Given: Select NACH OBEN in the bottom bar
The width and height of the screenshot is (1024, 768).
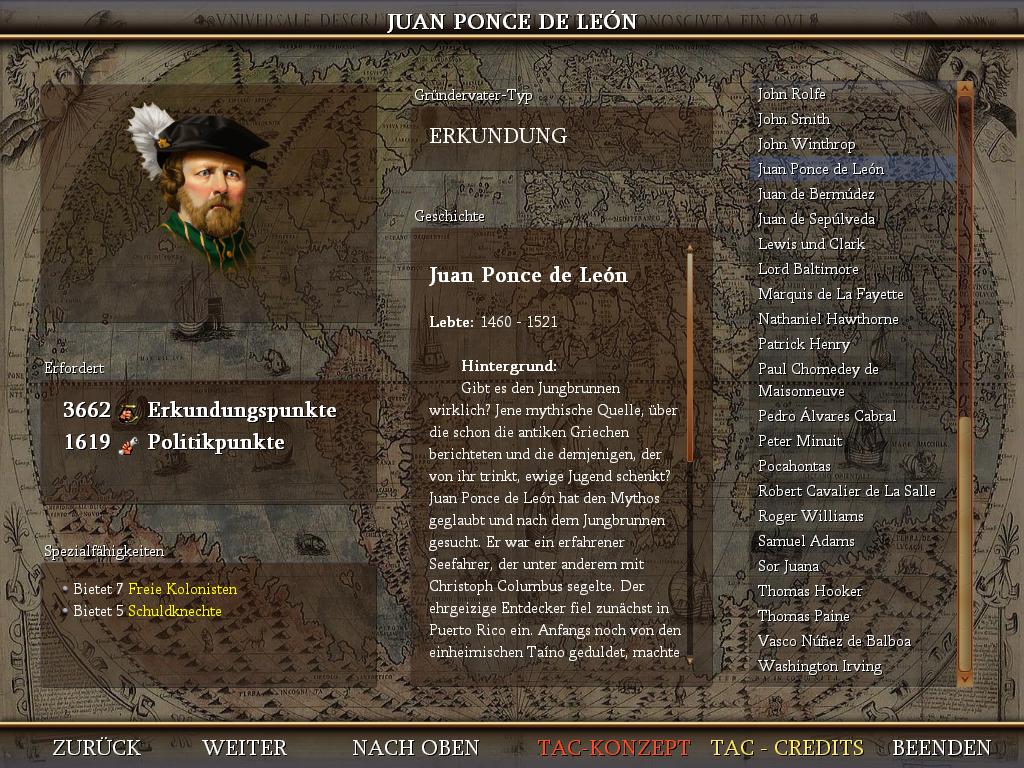Looking at the screenshot, I should [x=415, y=748].
